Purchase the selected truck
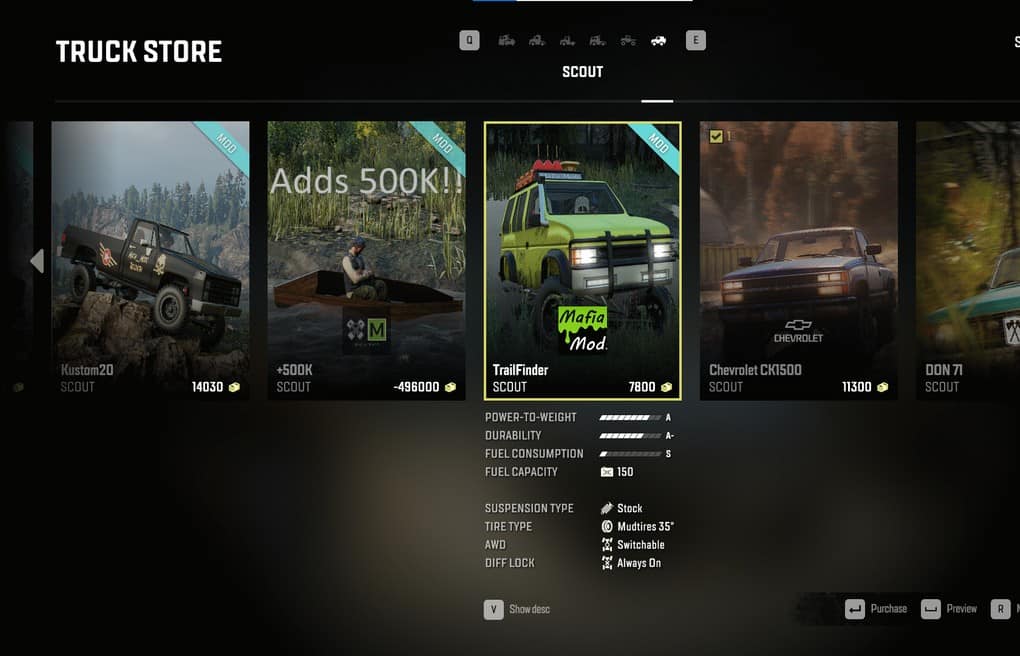Screen dimensions: 1020x656 [x=877, y=609]
